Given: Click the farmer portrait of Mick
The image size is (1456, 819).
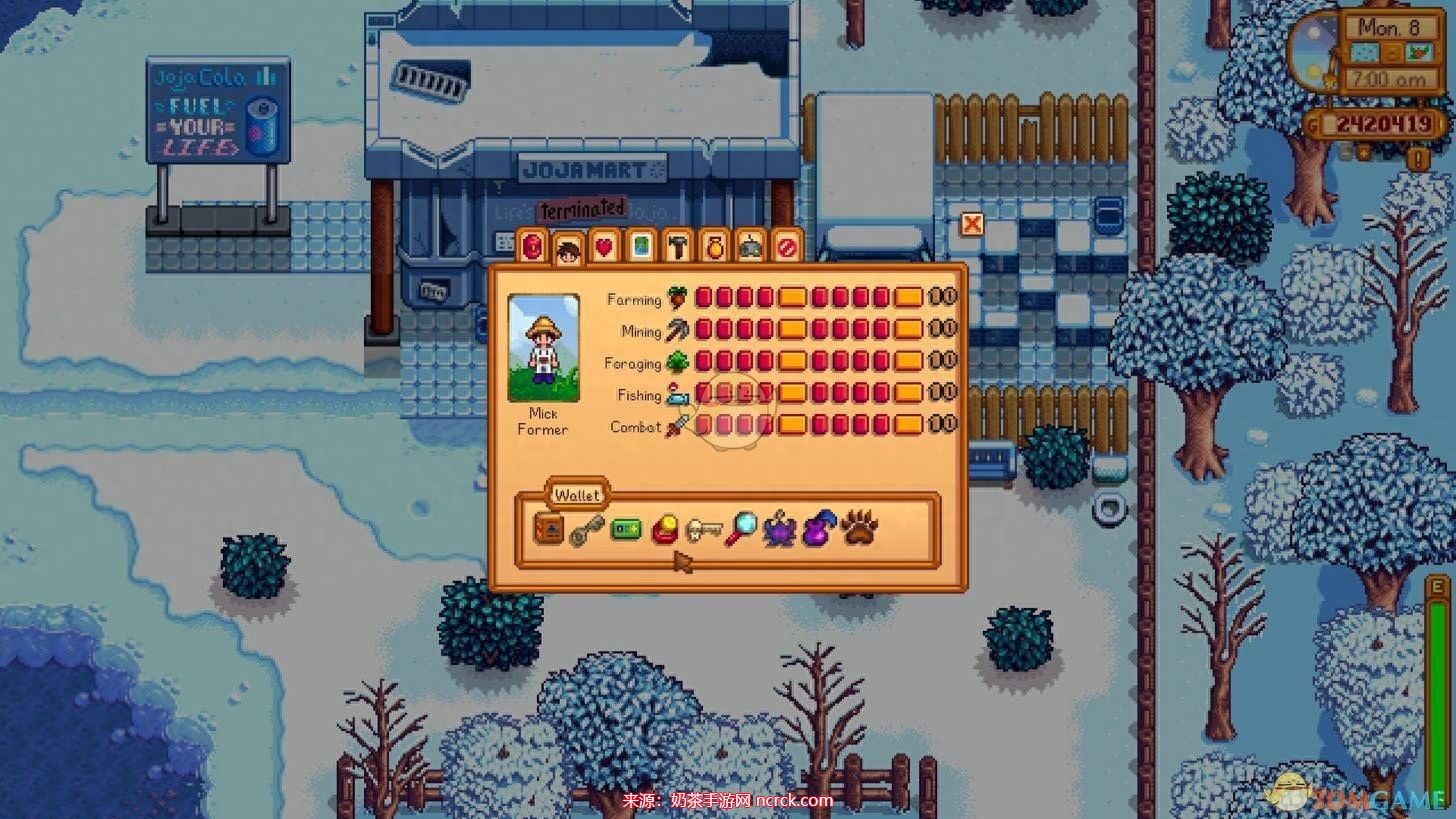Looking at the screenshot, I should pyautogui.click(x=543, y=348).
